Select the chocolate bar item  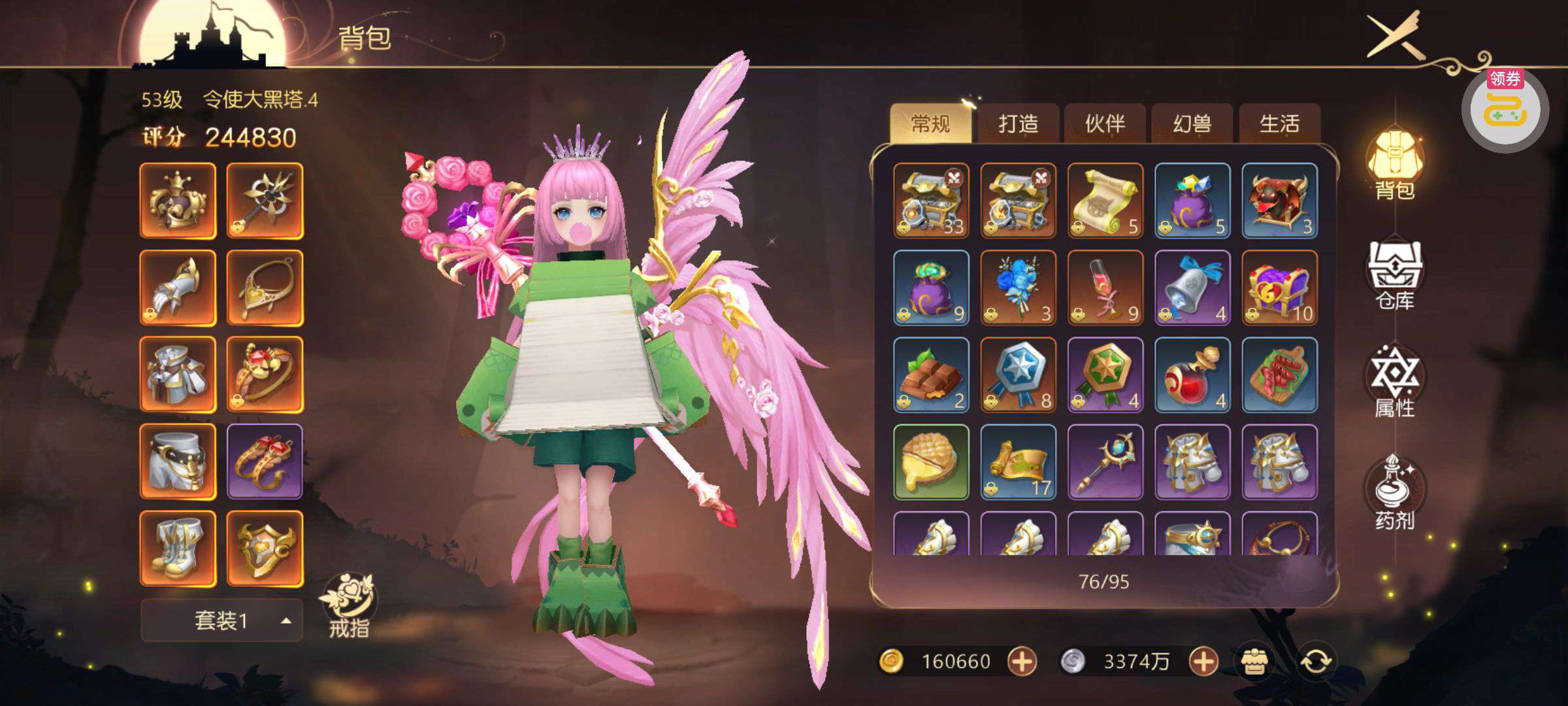pyautogui.click(x=931, y=375)
